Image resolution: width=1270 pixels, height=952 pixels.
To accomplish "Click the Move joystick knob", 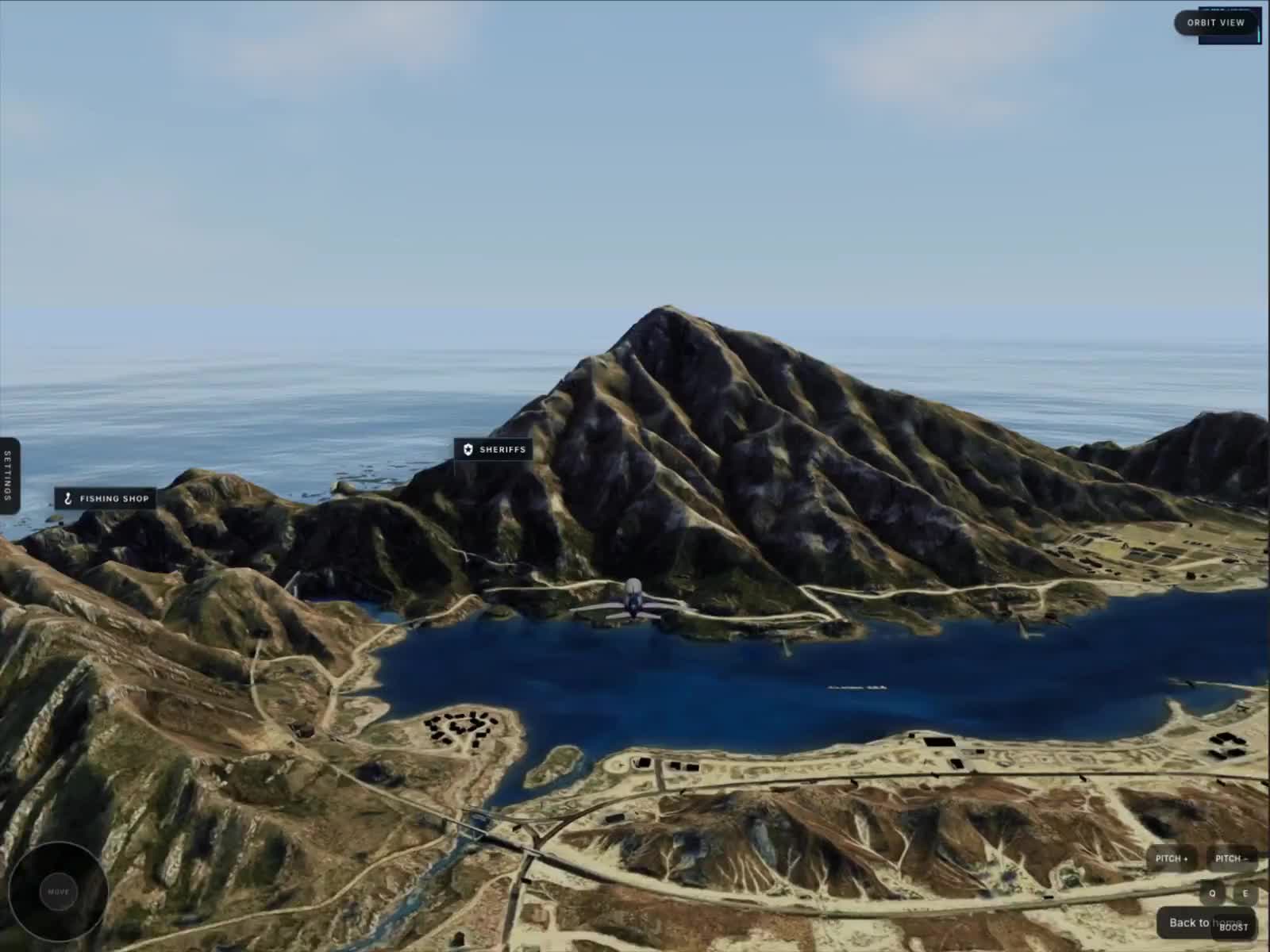I will [58, 892].
